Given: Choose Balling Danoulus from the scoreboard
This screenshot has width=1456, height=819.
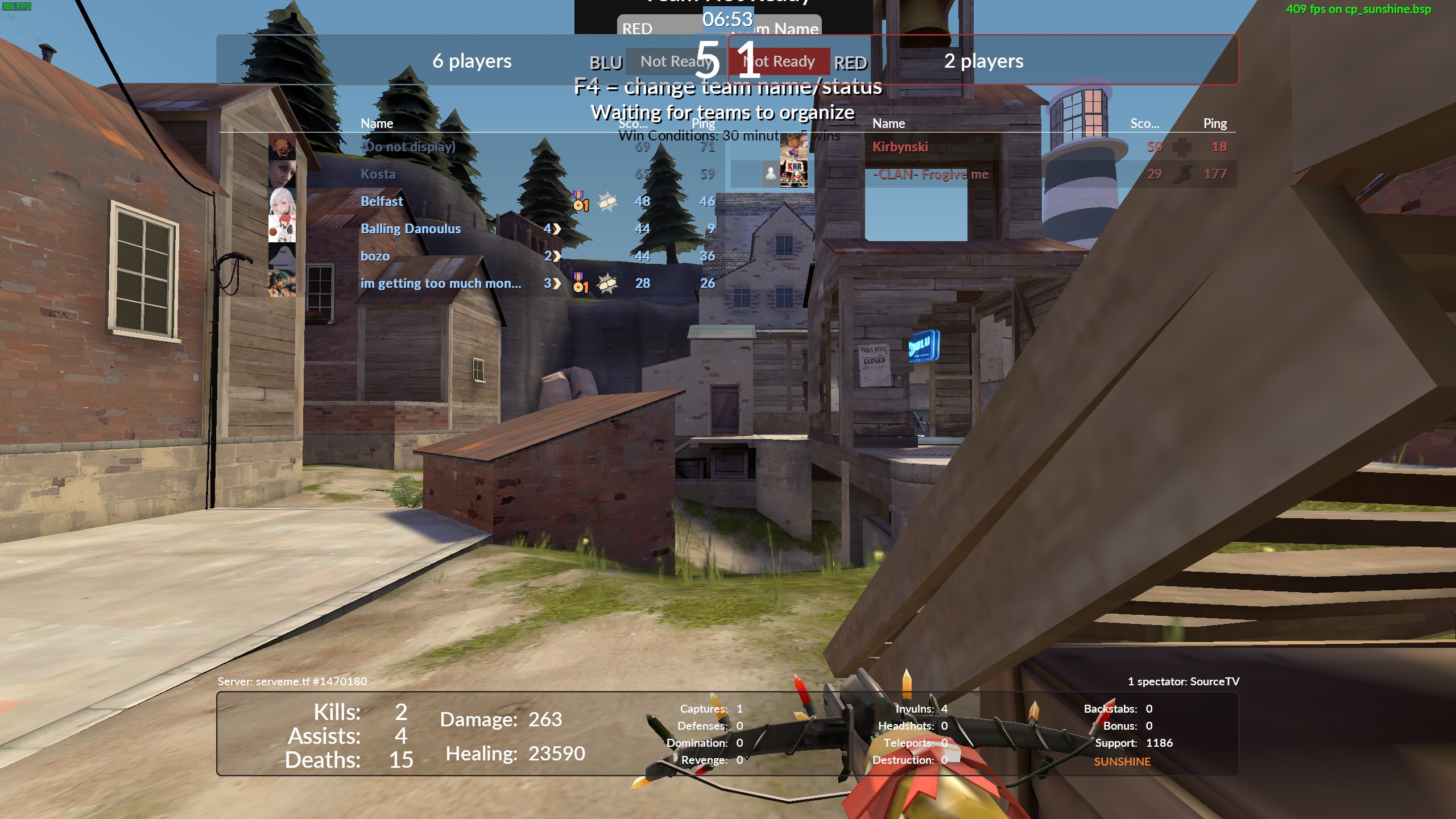Looking at the screenshot, I should (410, 229).
